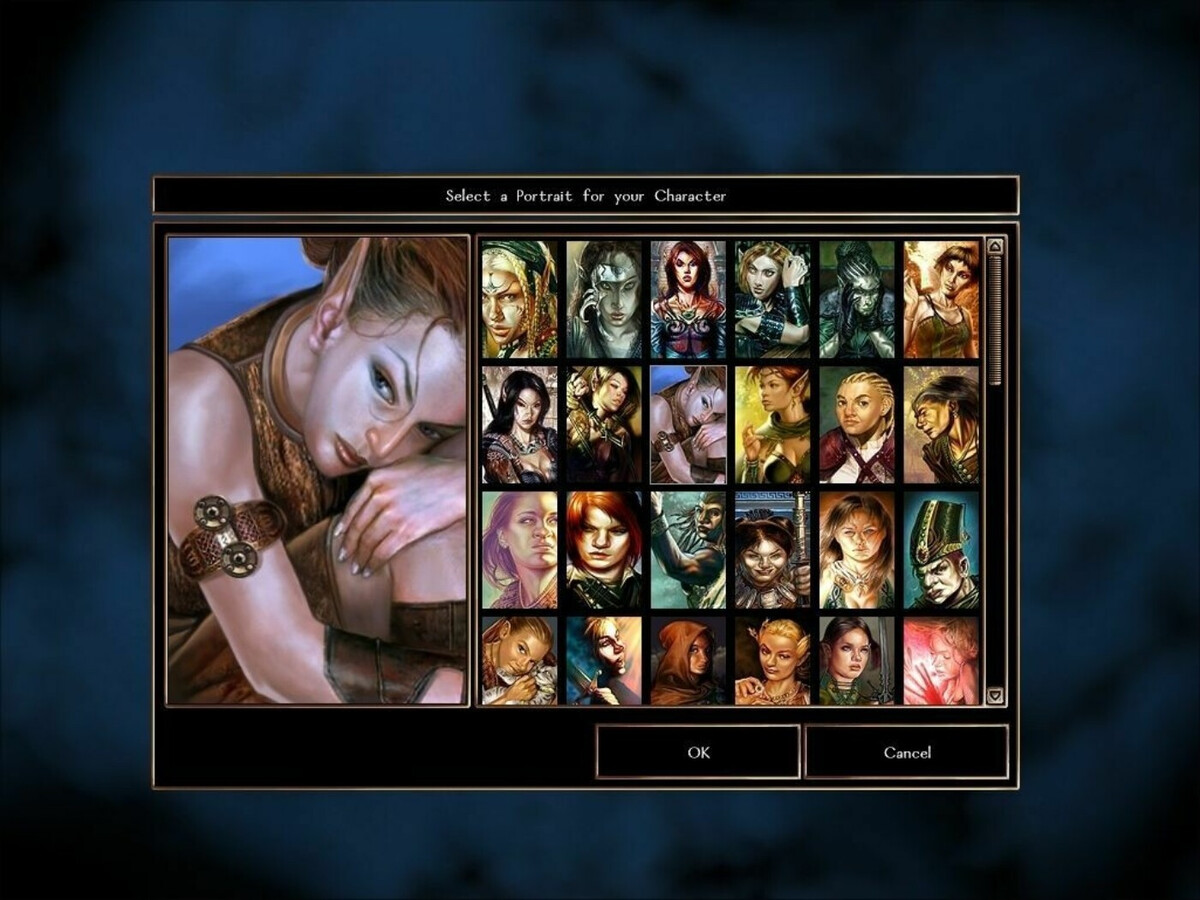The width and height of the screenshot is (1200, 900).
Task: Confirm the portrait with OK
Action: click(698, 752)
